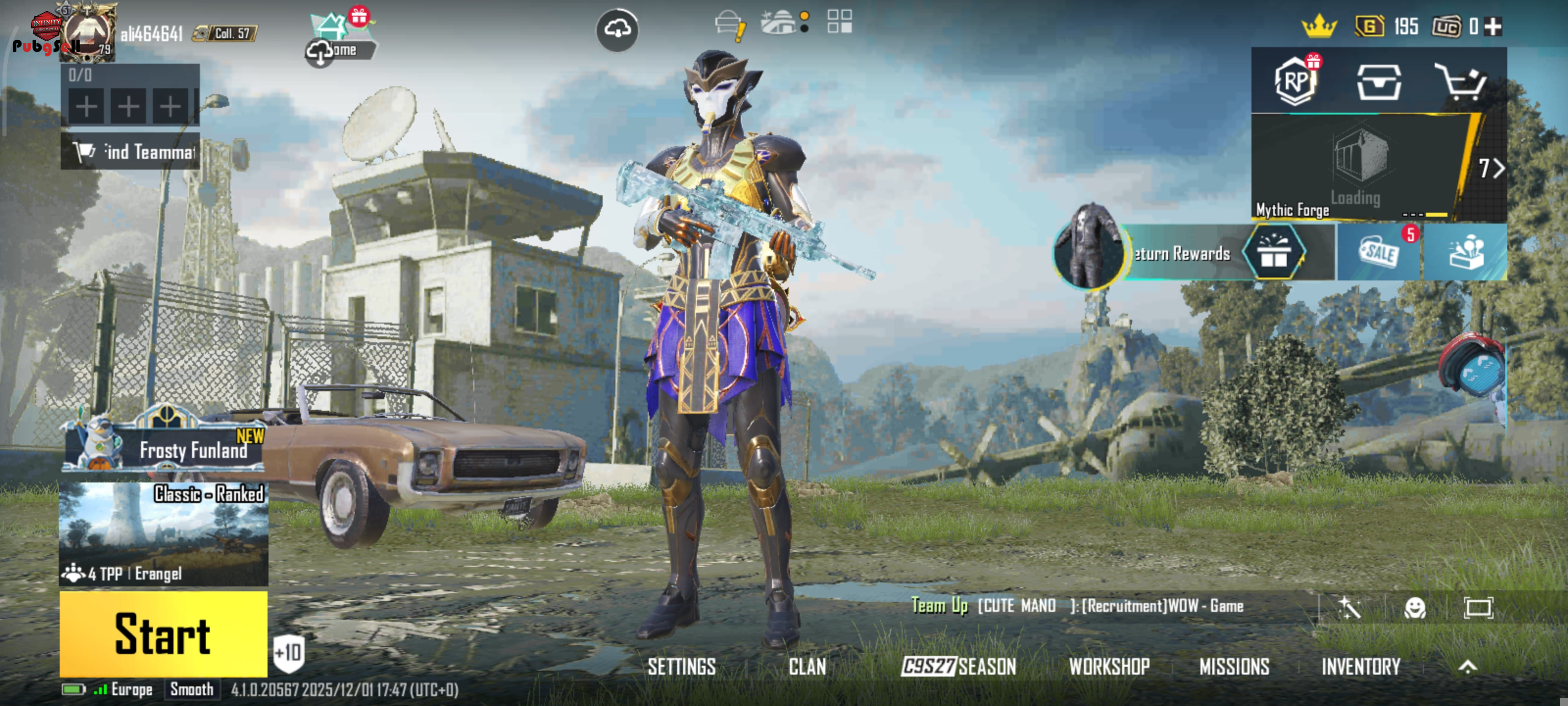The height and width of the screenshot is (706, 1568).
Task: Open the shopping cart shop icon
Action: coord(1461,81)
